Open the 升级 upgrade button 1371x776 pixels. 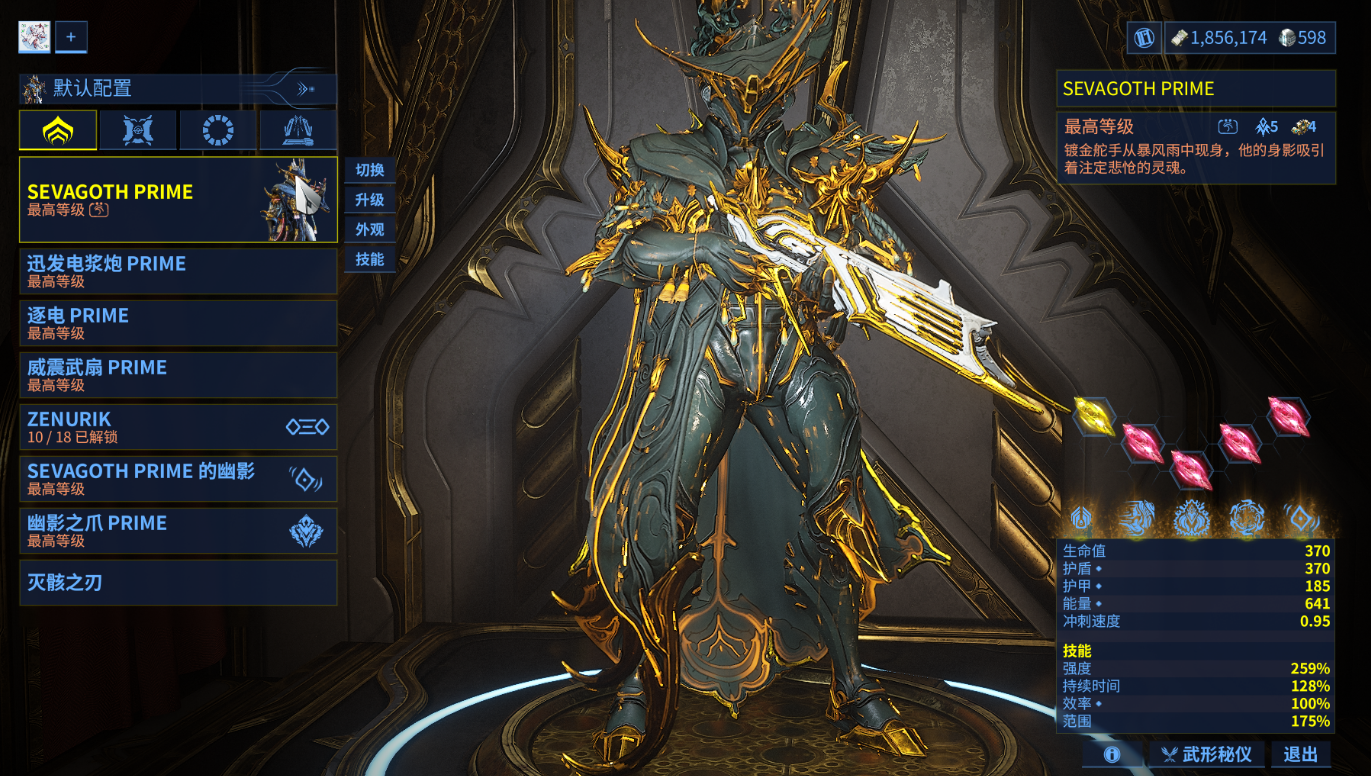pyautogui.click(x=369, y=200)
